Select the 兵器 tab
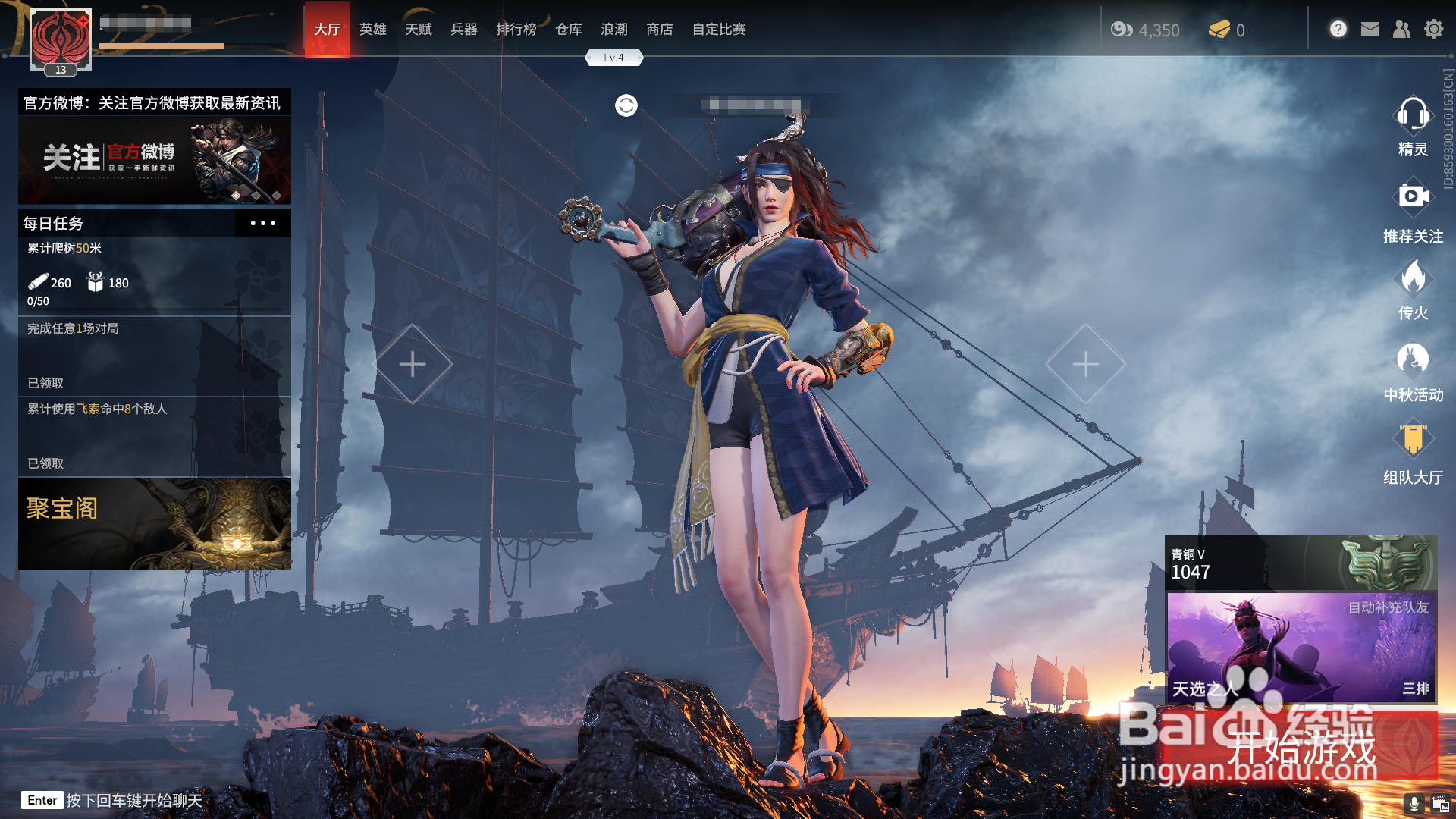The width and height of the screenshot is (1456, 819). [x=463, y=30]
